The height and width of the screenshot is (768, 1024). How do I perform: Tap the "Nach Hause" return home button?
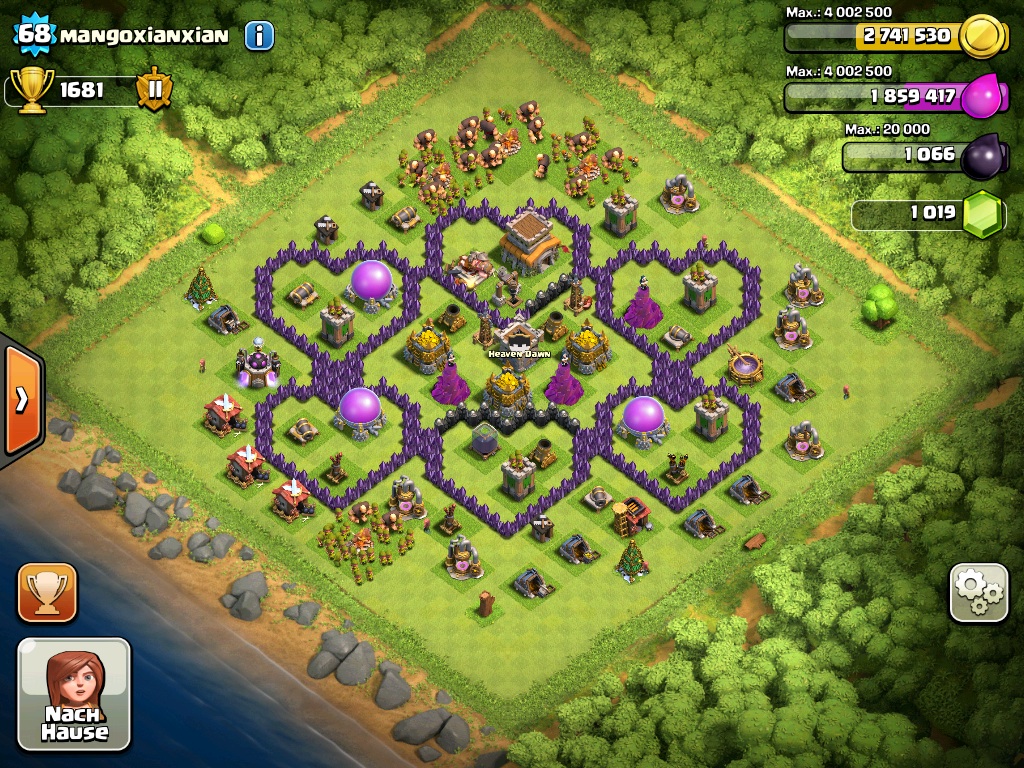tap(74, 694)
